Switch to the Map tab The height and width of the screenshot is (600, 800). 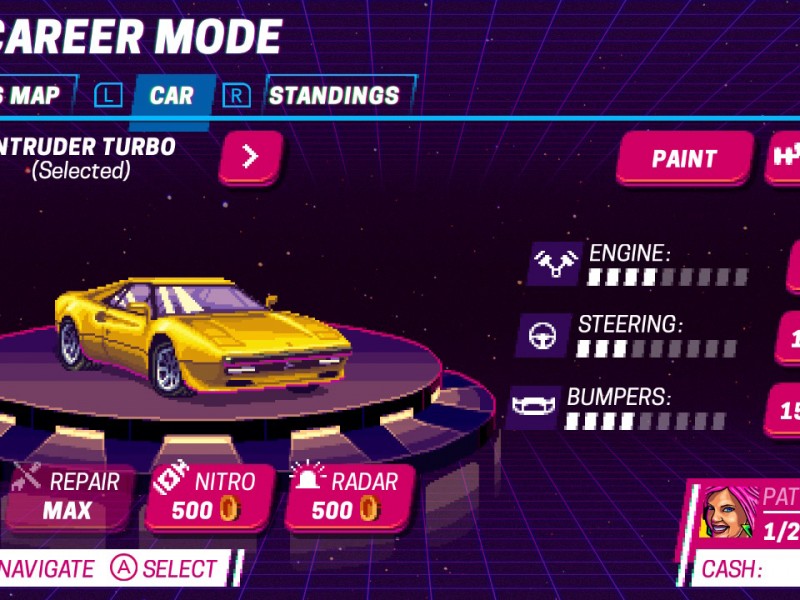(x=32, y=96)
